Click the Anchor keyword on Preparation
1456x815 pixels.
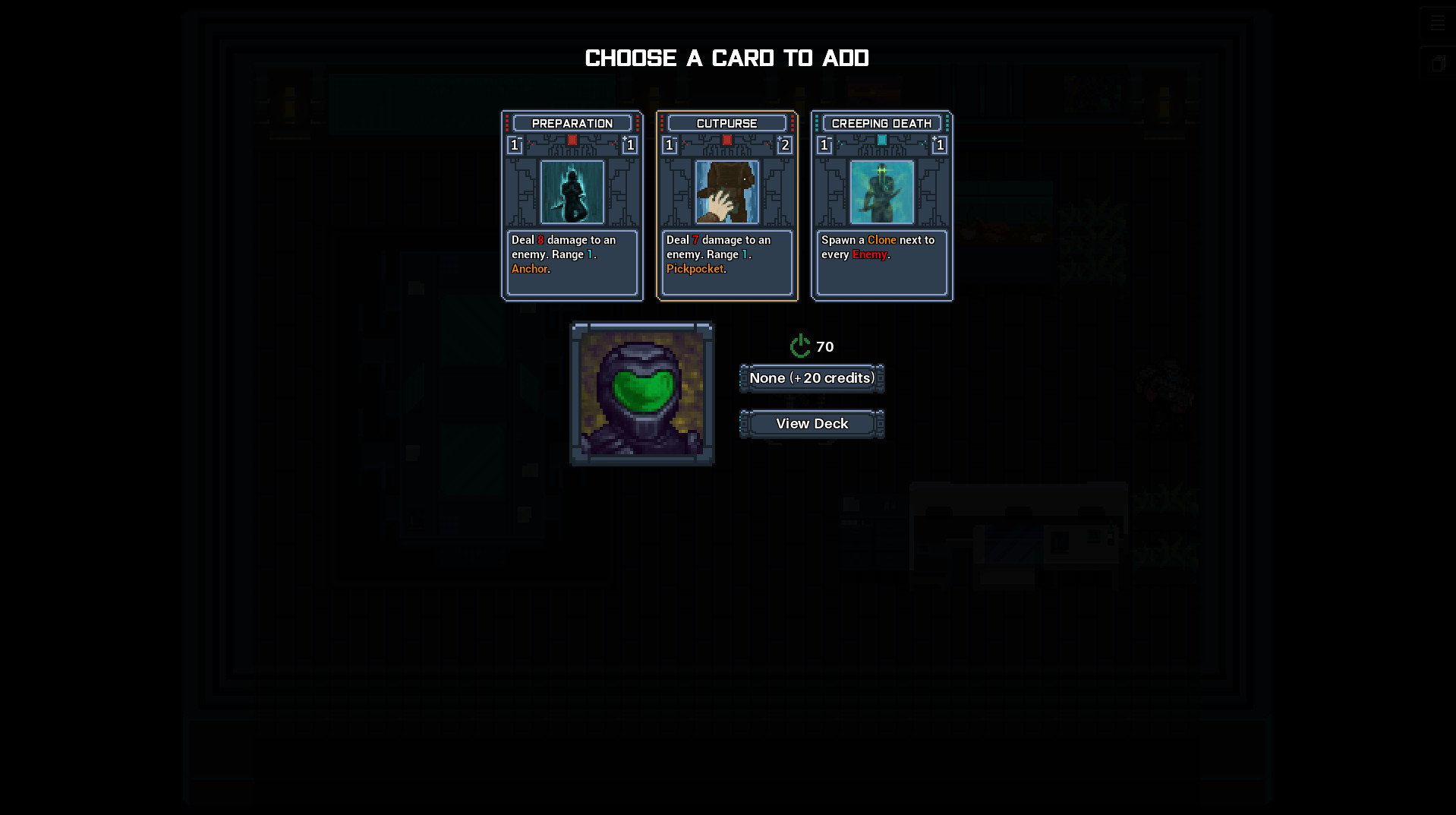(x=528, y=269)
